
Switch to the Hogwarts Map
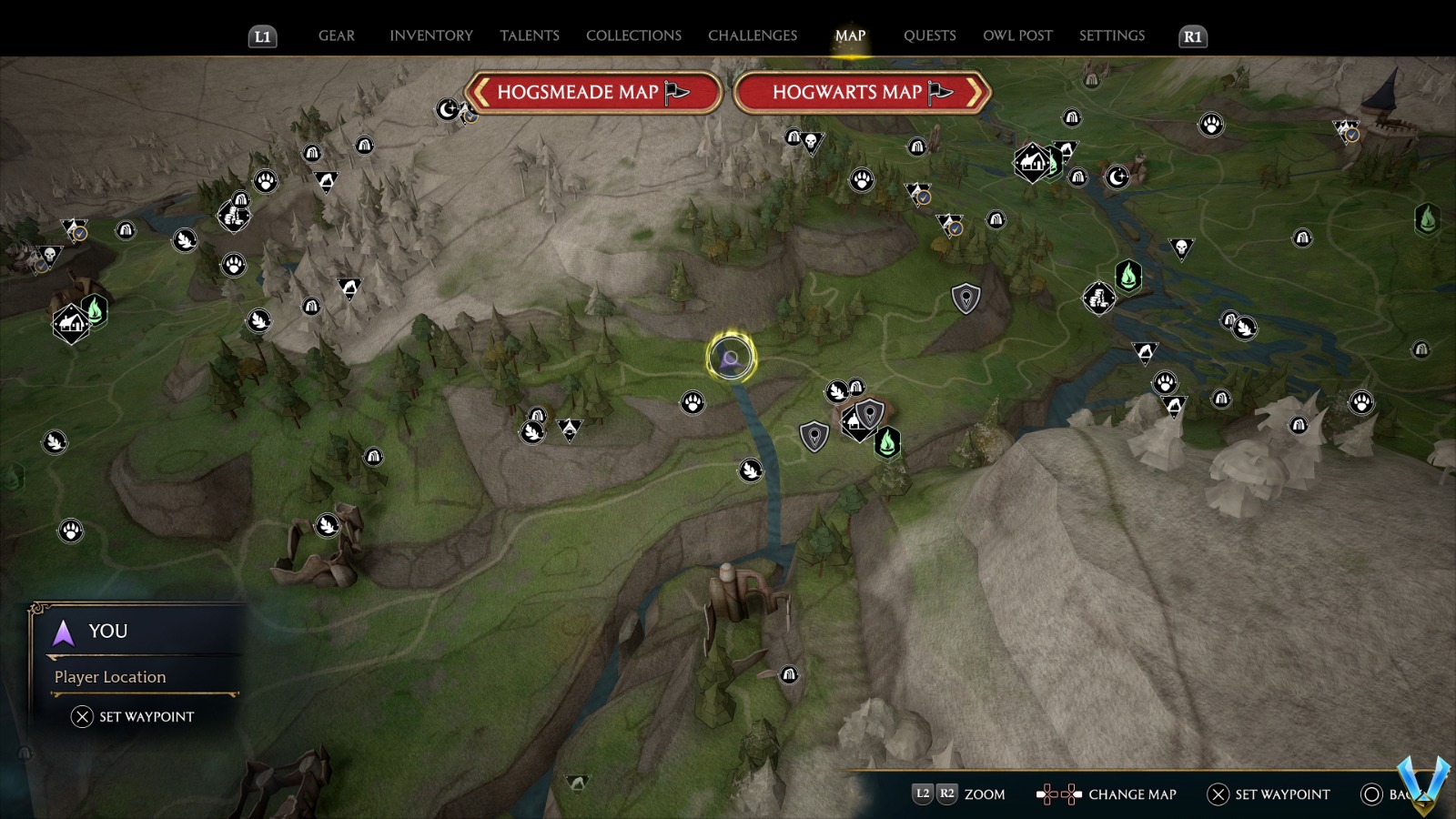(859, 92)
